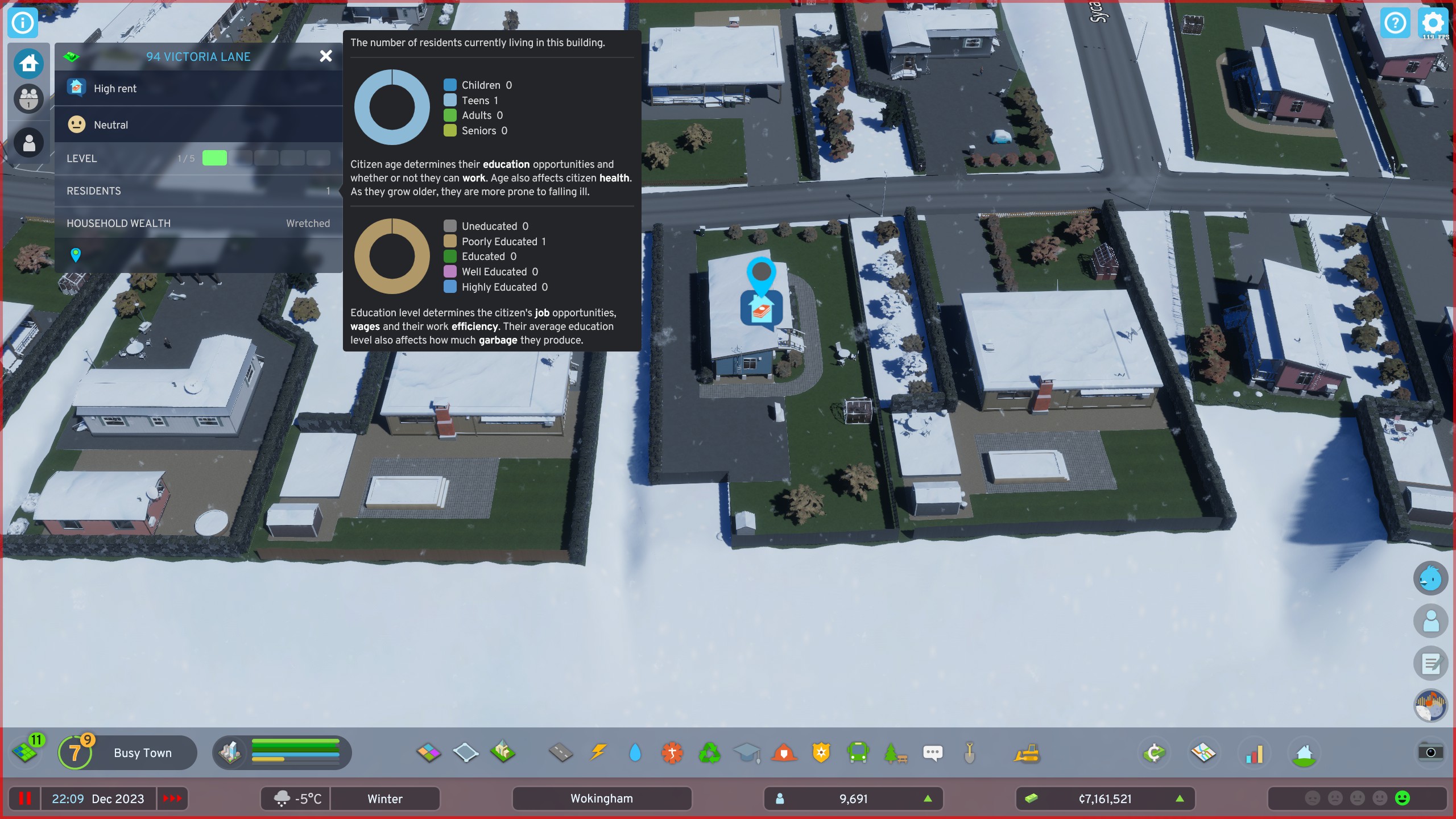Focus camera on 94 Victoria Lane via location pin
Viewport: 1456px width, 819px height.
(76, 255)
